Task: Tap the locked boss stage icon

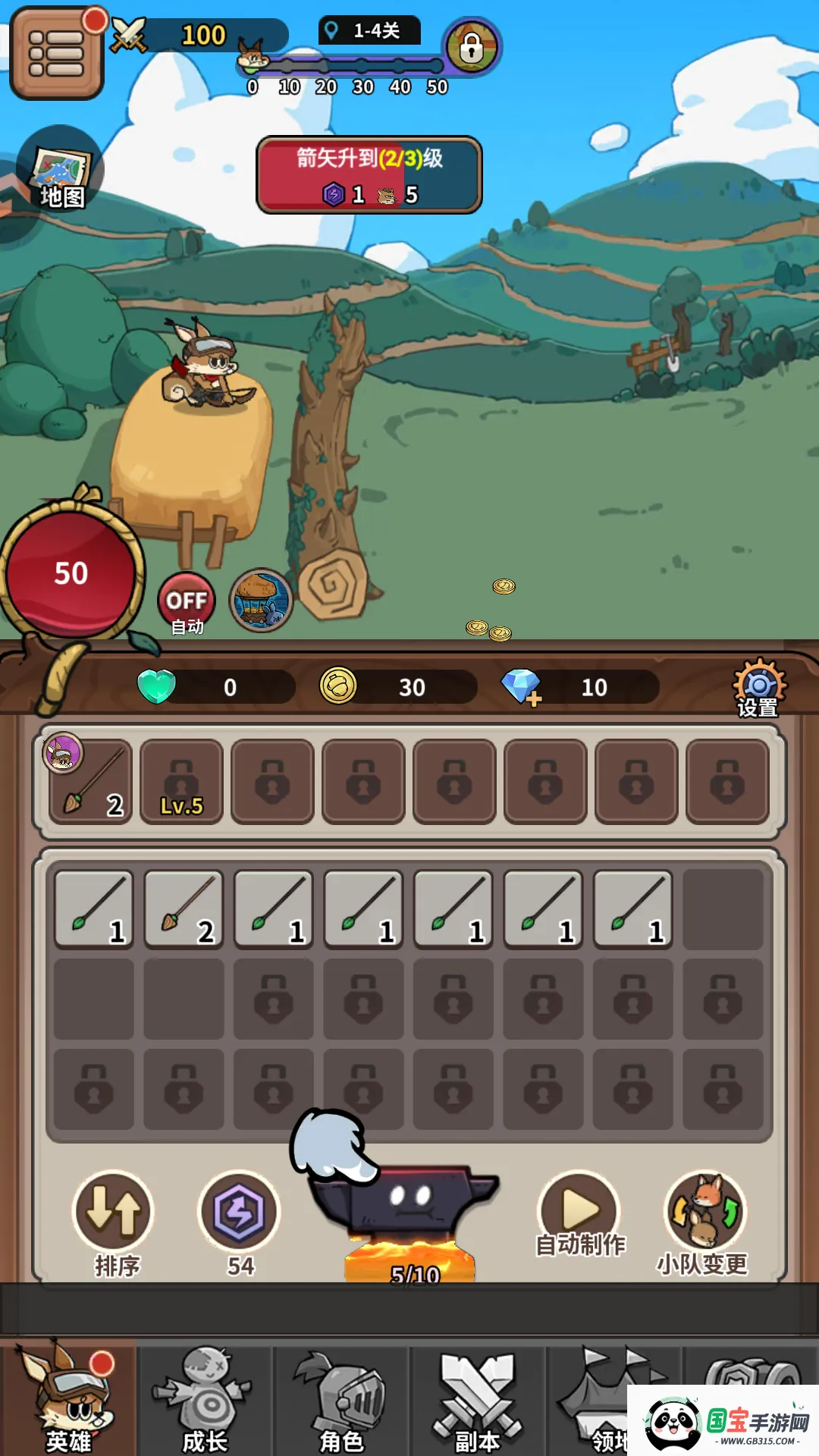Action: pyautogui.click(x=471, y=47)
